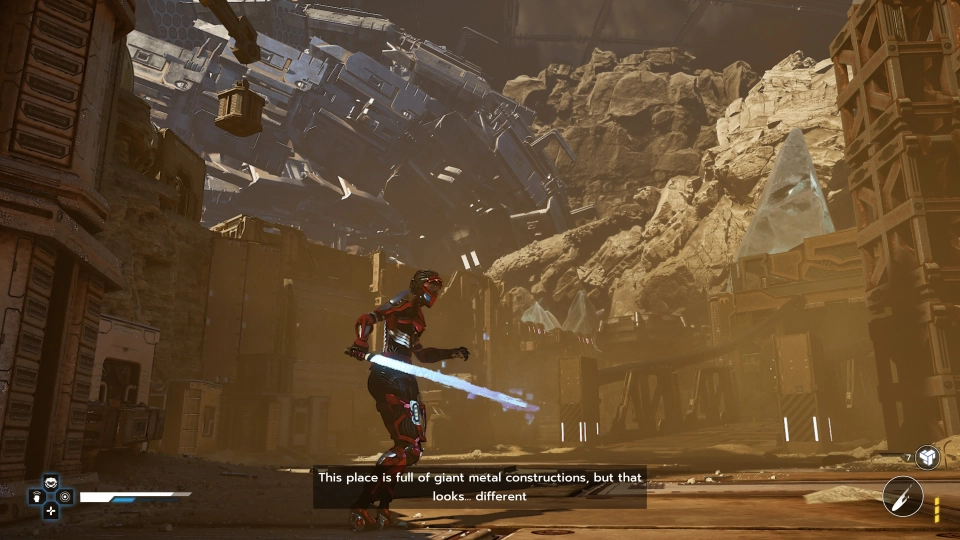Select the crab-shaped icon atop the D-pad cluster
Viewport: 960px width, 540px height.
pos(50,482)
